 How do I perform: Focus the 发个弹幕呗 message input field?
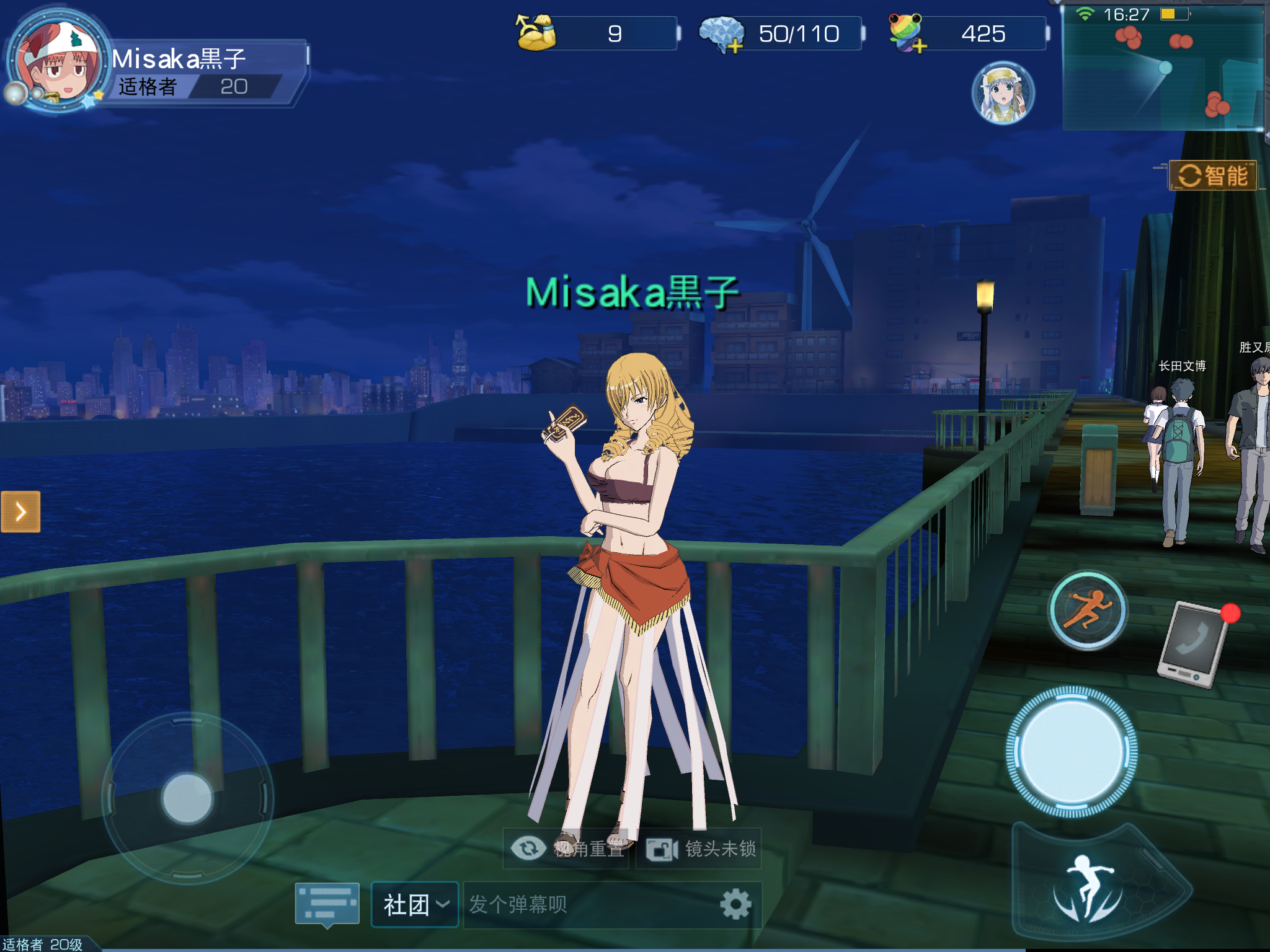click(x=589, y=904)
